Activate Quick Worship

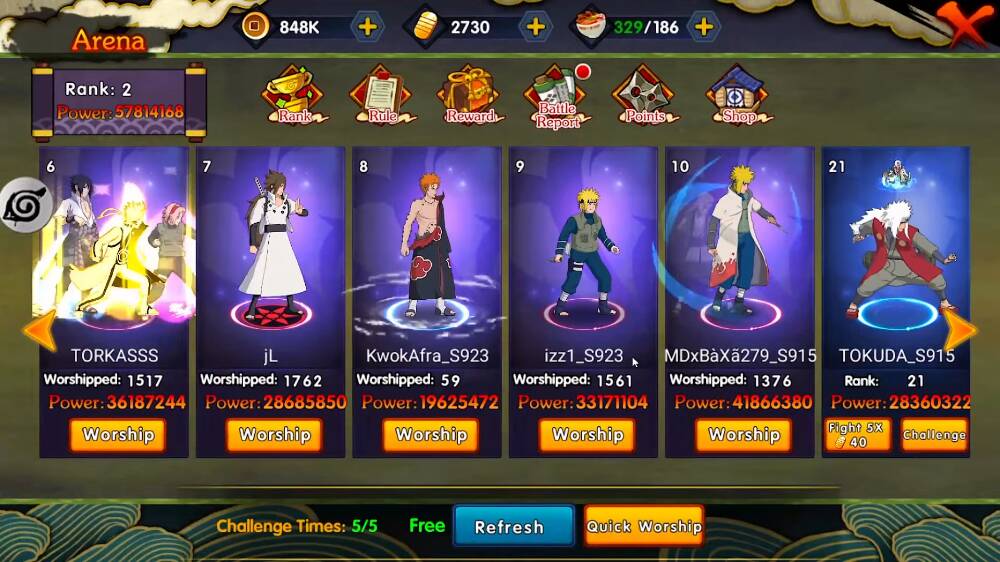(x=643, y=527)
